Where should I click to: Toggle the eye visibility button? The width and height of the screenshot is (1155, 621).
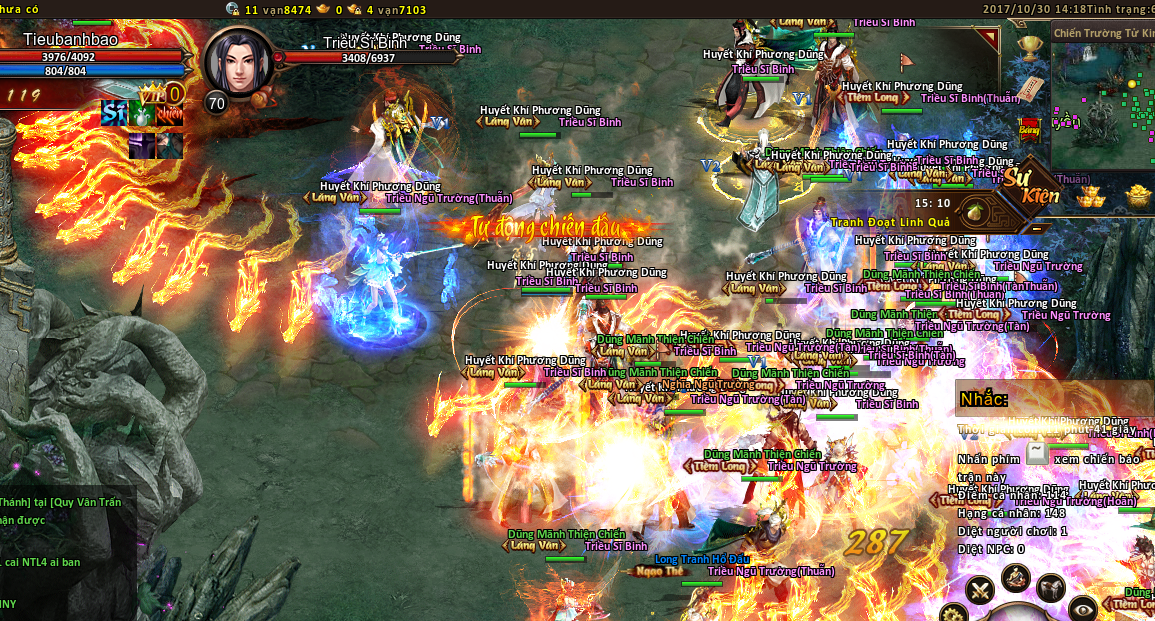click(1082, 606)
